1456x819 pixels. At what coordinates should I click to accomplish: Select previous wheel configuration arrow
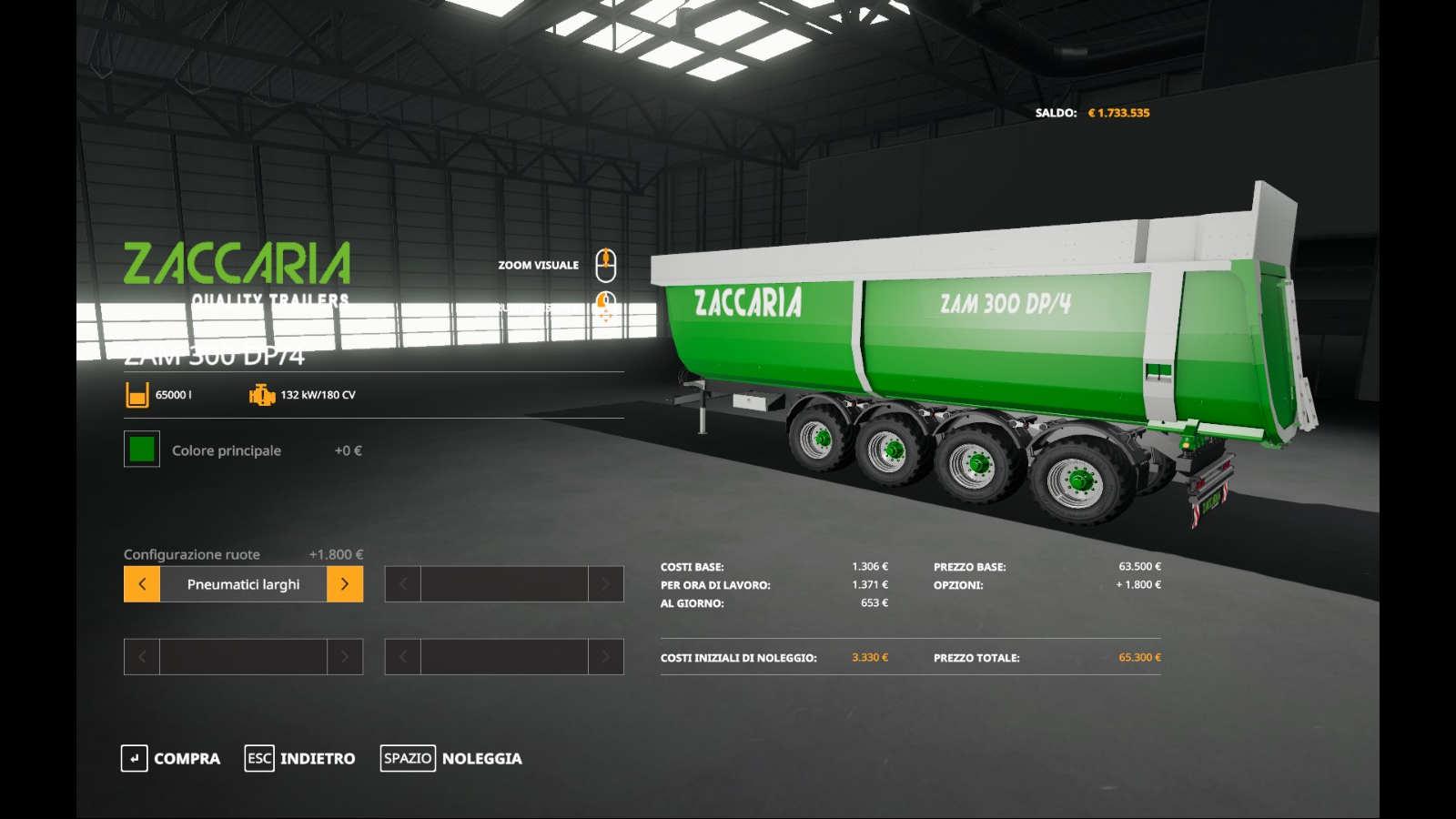coord(142,584)
